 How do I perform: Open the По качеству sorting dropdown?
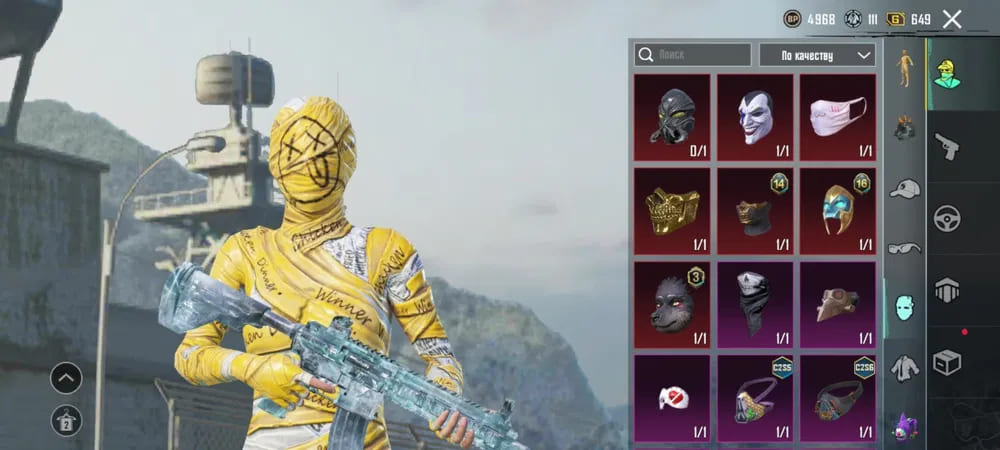point(817,55)
